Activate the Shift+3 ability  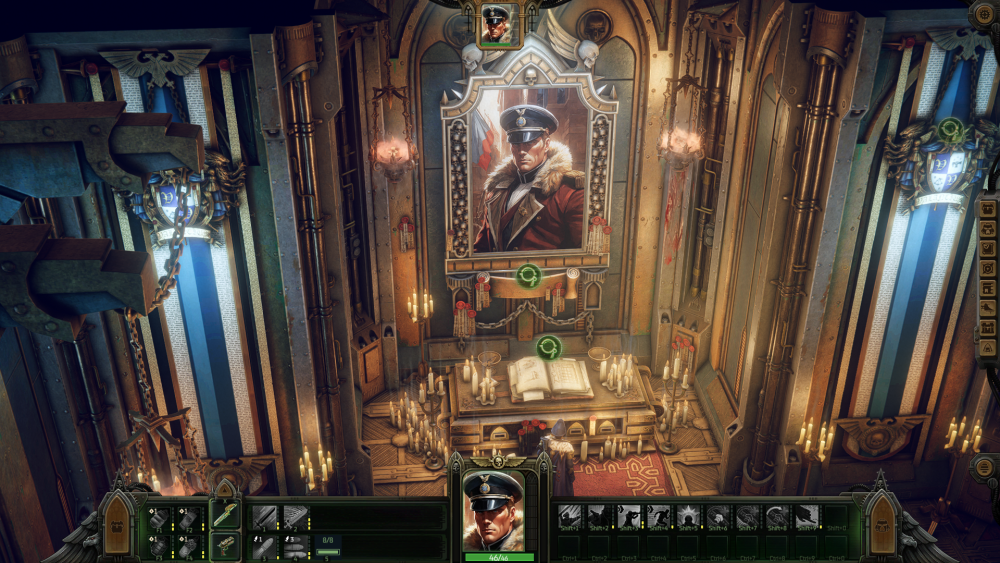tap(630, 517)
